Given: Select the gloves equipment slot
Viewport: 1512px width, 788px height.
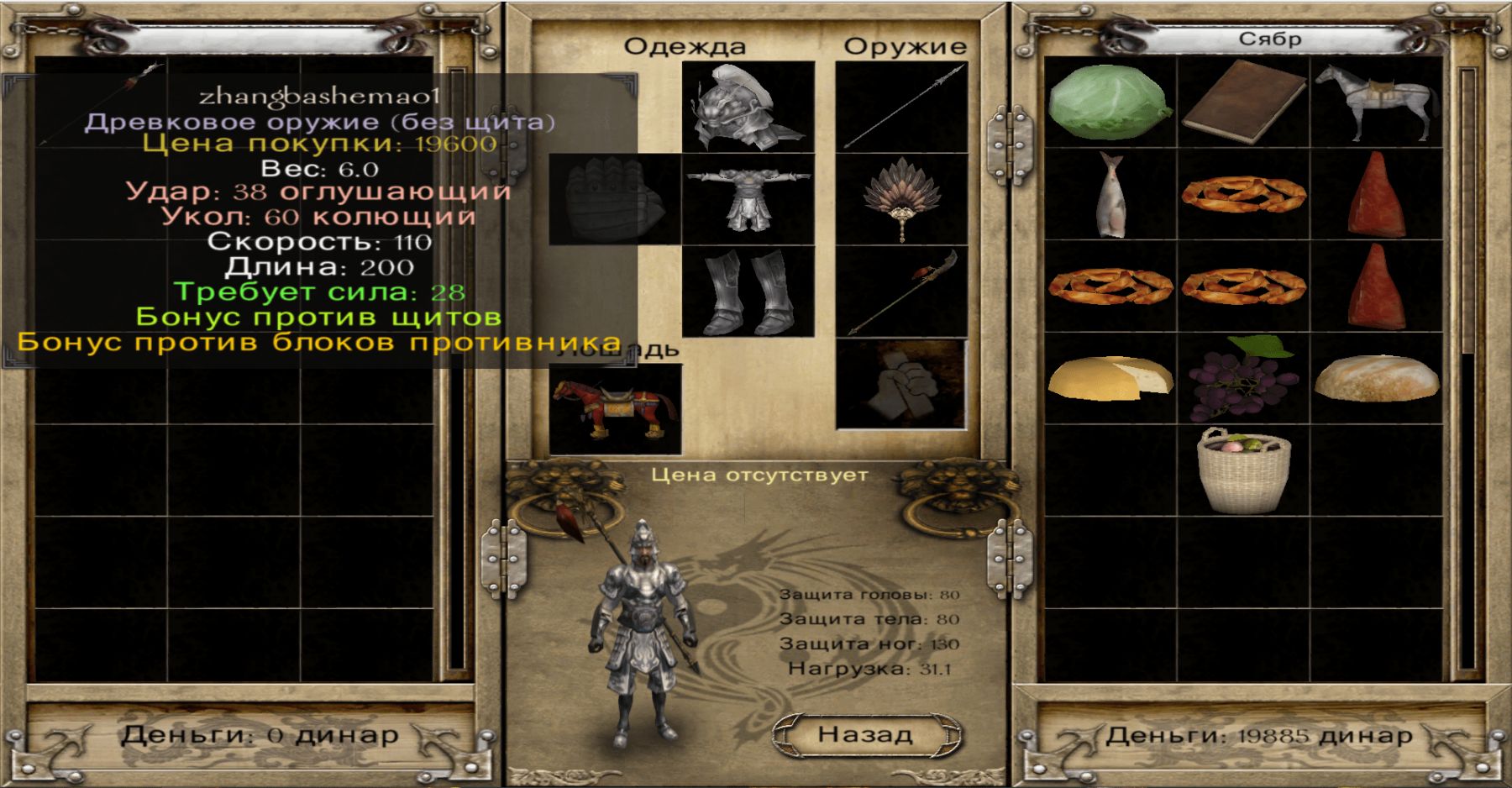Looking at the screenshot, I should [x=615, y=199].
